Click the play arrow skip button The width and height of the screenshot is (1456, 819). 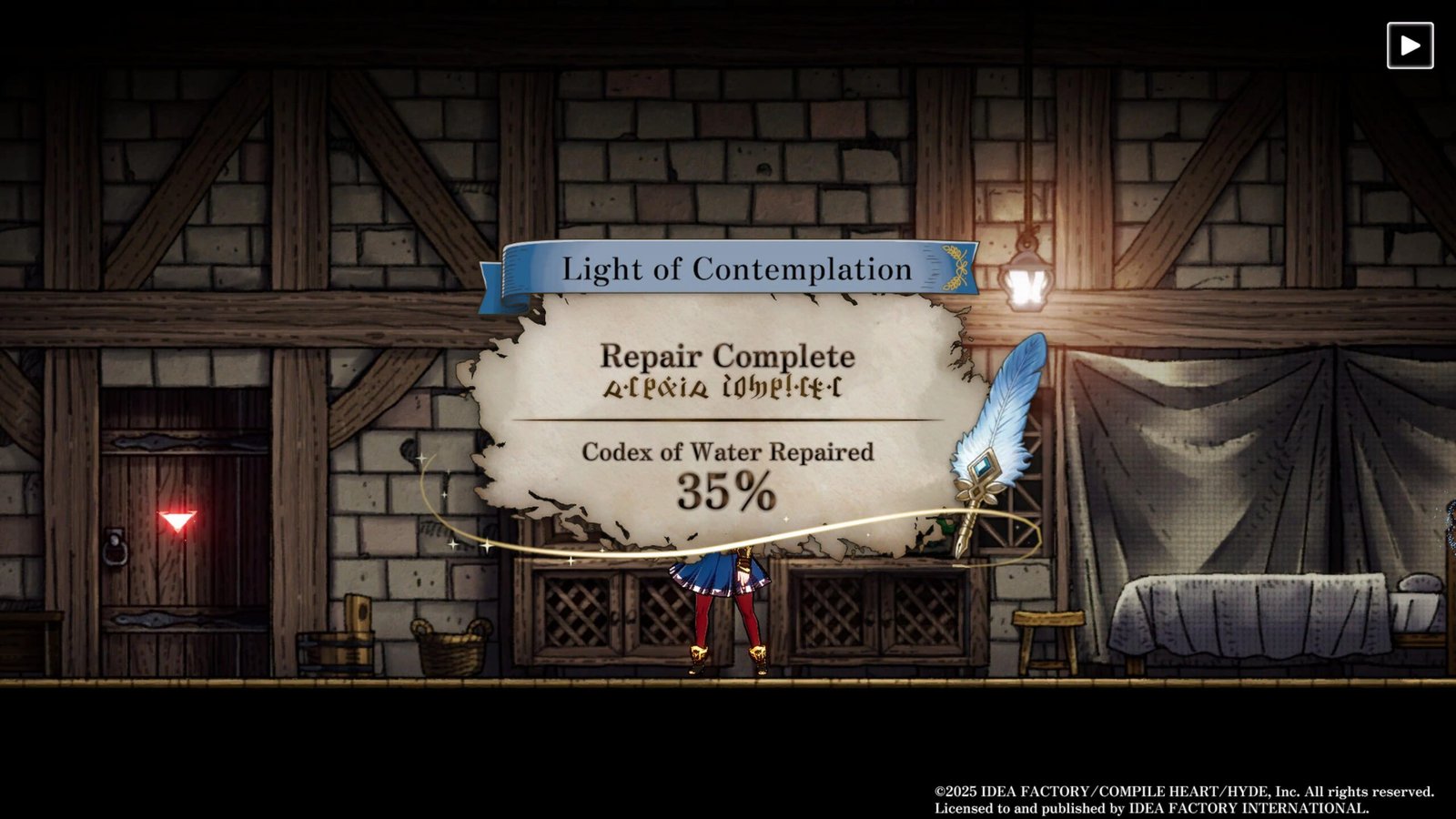[x=1410, y=45]
